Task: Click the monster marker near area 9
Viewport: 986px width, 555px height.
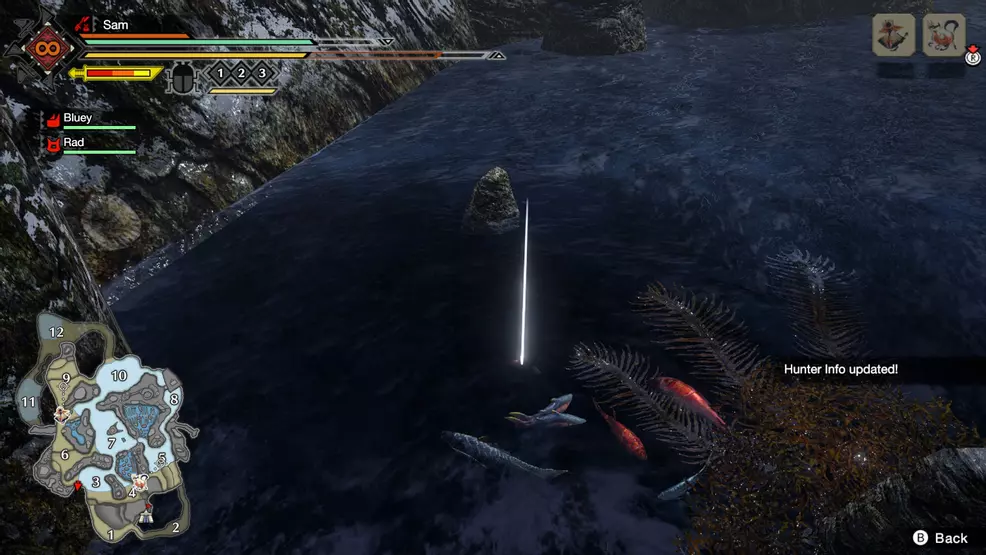Action: 62,412
